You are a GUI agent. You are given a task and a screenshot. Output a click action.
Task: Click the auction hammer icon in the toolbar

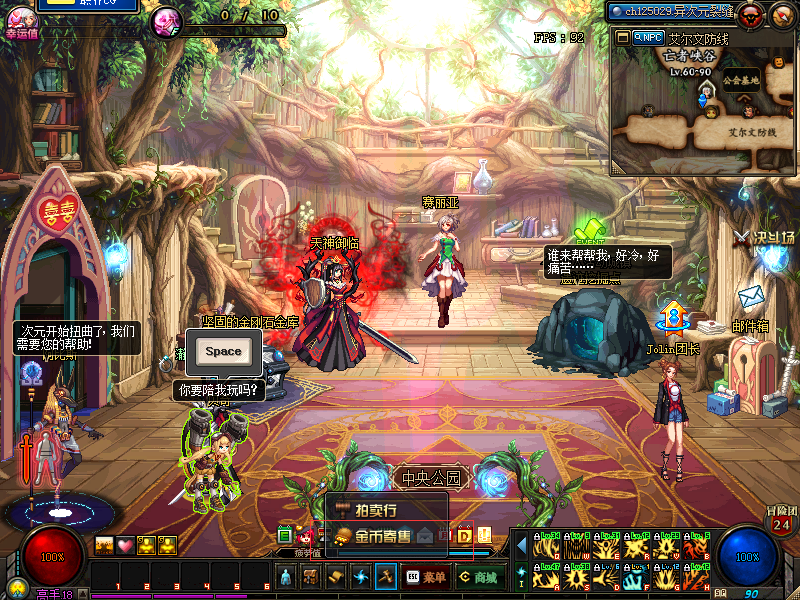(387, 577)
